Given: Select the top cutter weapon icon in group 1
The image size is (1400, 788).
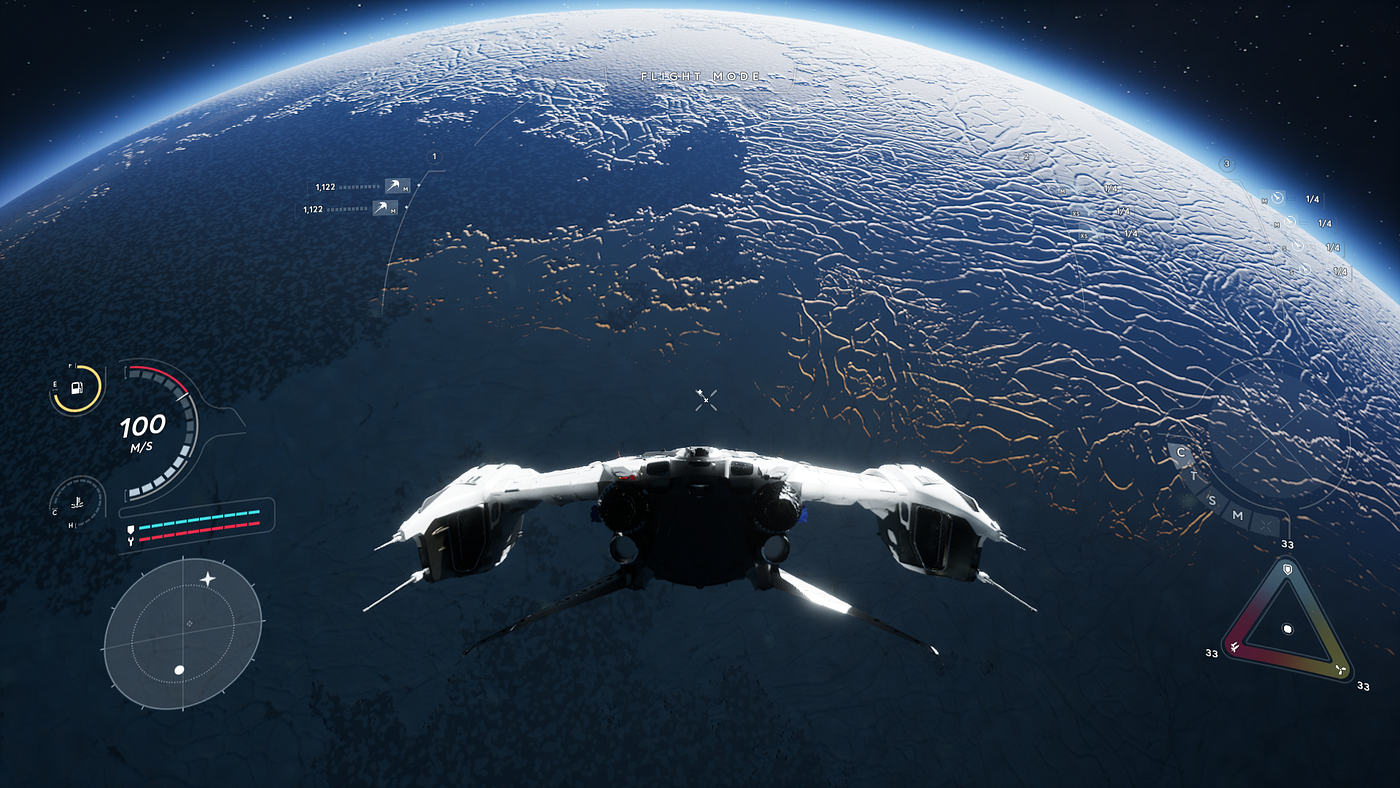Looking at the screenshot, I should 394,186.
